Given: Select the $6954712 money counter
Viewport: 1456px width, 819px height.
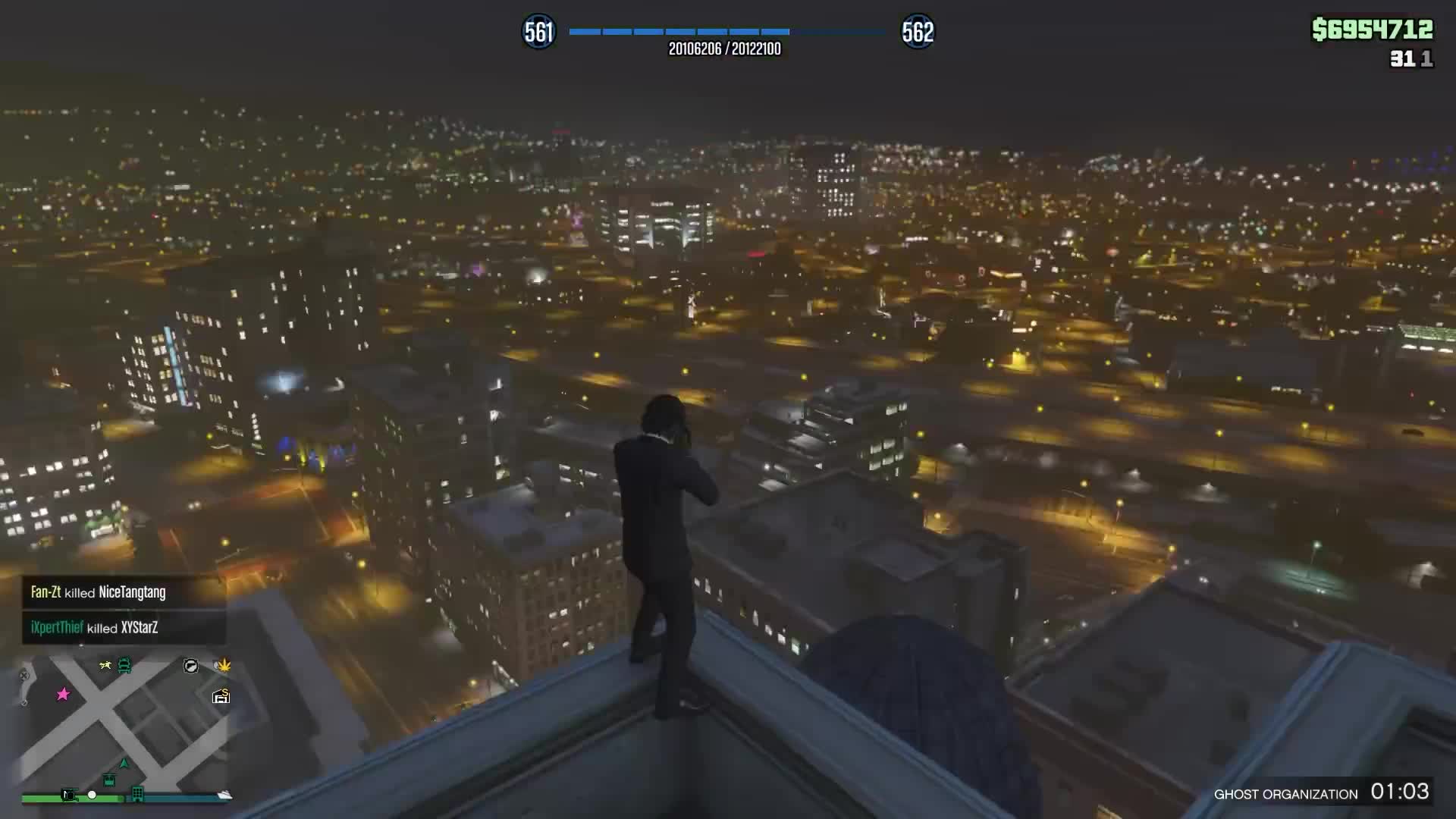Looking at the screenshot, I should [1371, 29].
